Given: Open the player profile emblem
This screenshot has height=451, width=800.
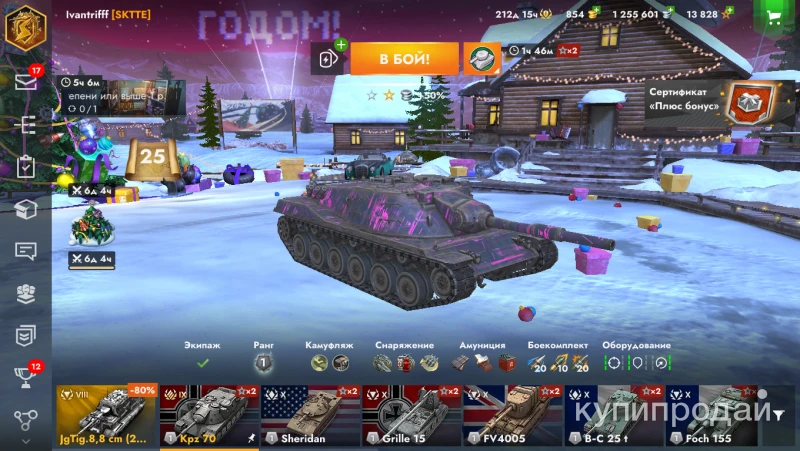Looking at the screenshot, I should (25, 26).
